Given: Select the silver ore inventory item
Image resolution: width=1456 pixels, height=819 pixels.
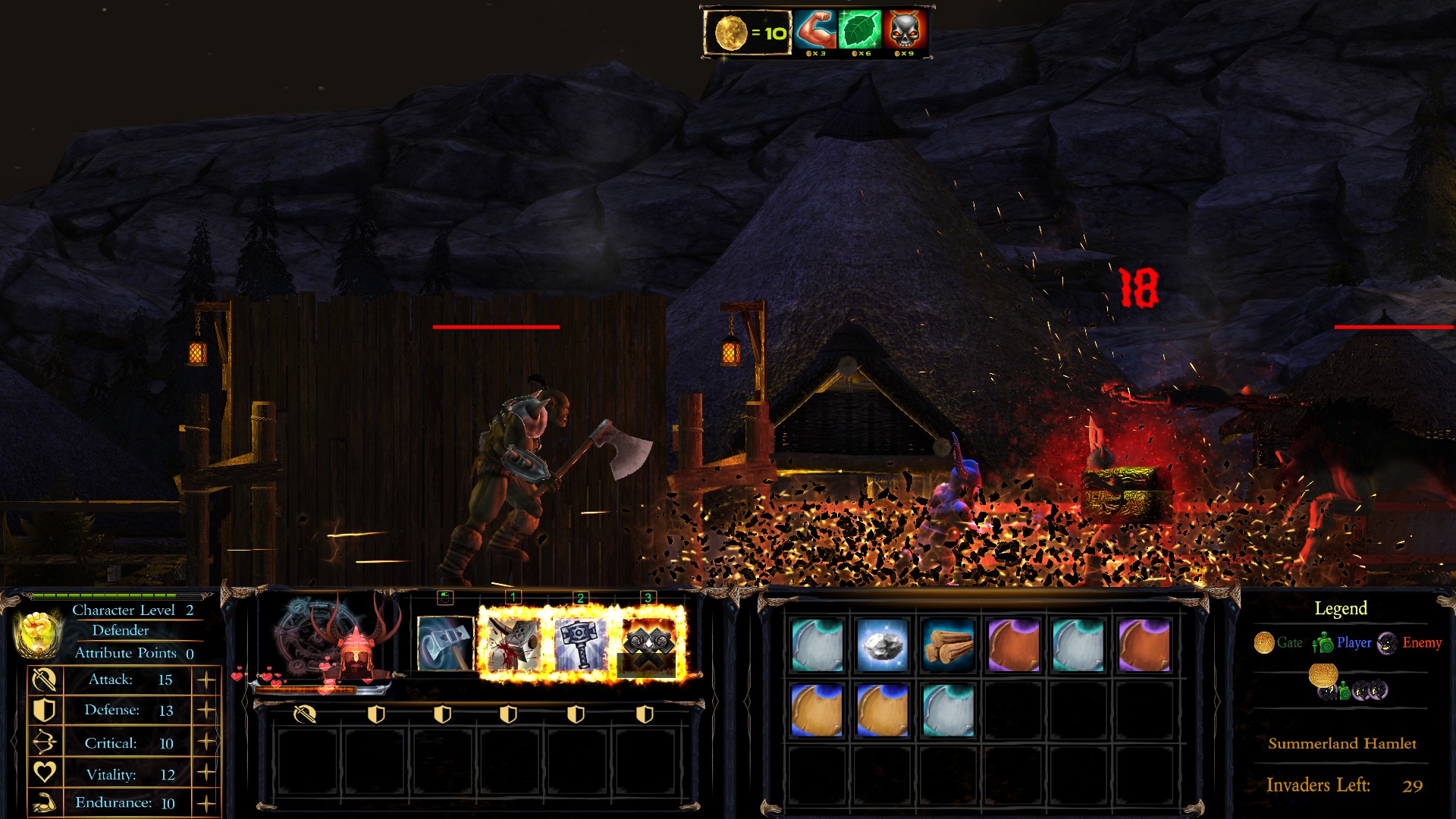Looking at the screenshot, I should [x=883, y=645].
